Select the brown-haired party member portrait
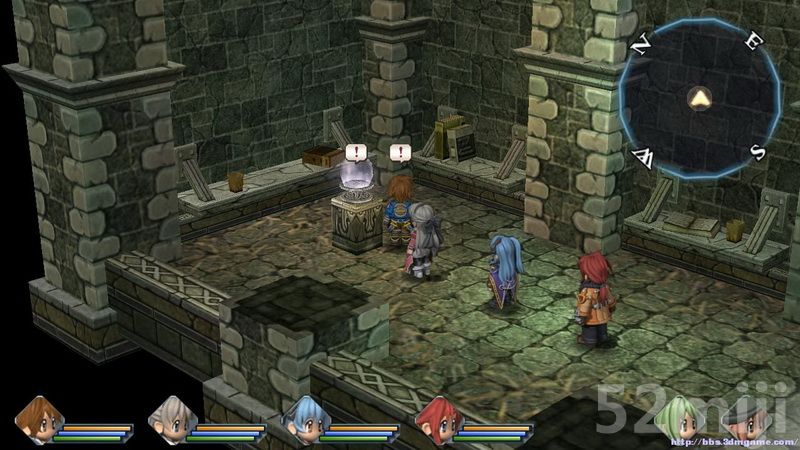800x450 pixels. (x=39, y=420)
